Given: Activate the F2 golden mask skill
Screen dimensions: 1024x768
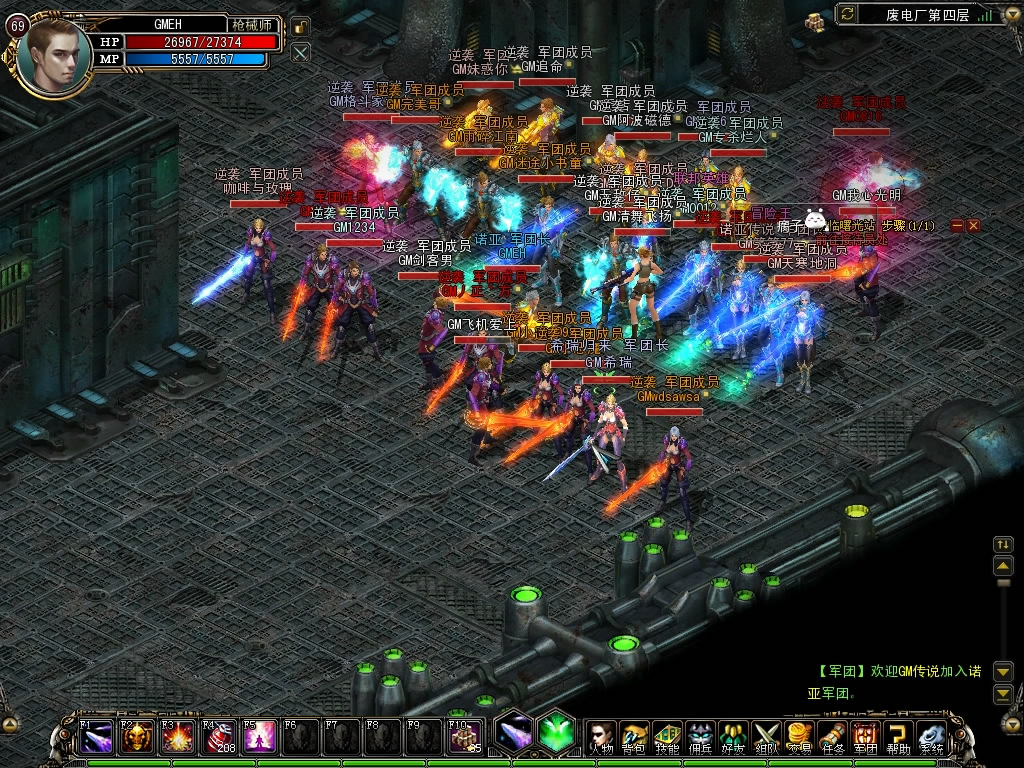Looking at the screenshot, I should click(x=138, y=737).
